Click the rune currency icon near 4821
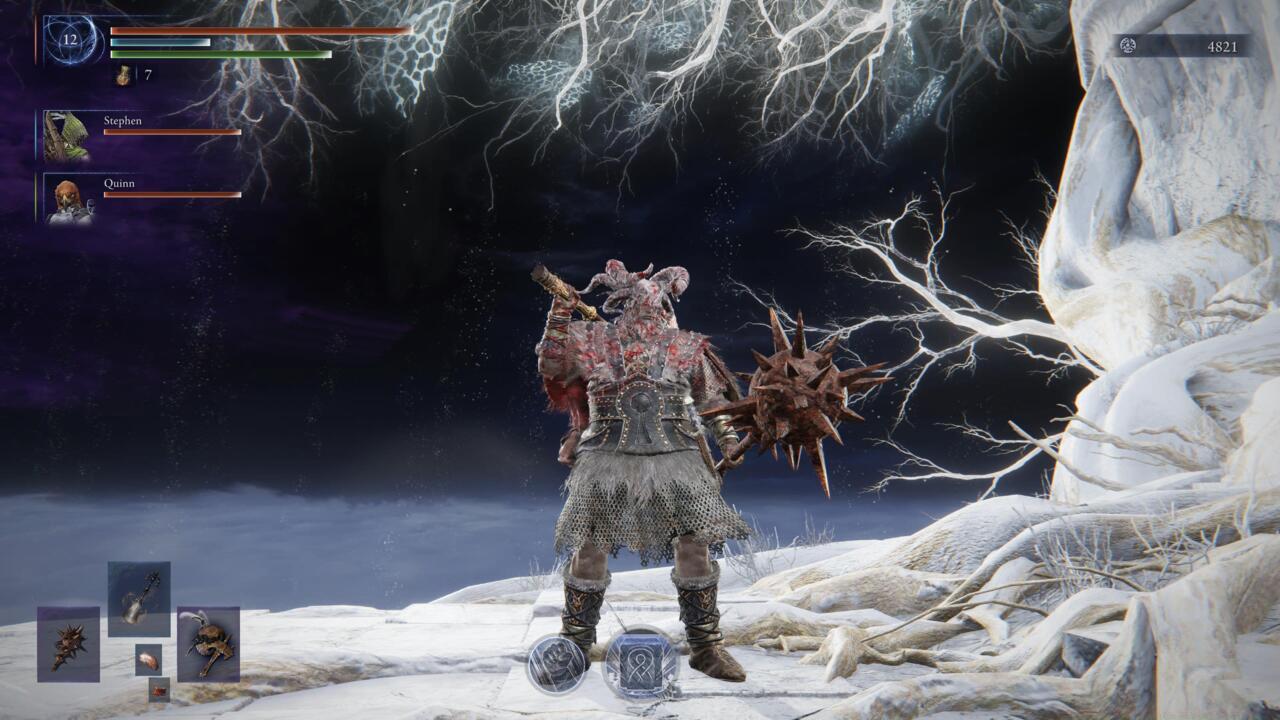The image size is (1280, 720). pos(1129,45)
